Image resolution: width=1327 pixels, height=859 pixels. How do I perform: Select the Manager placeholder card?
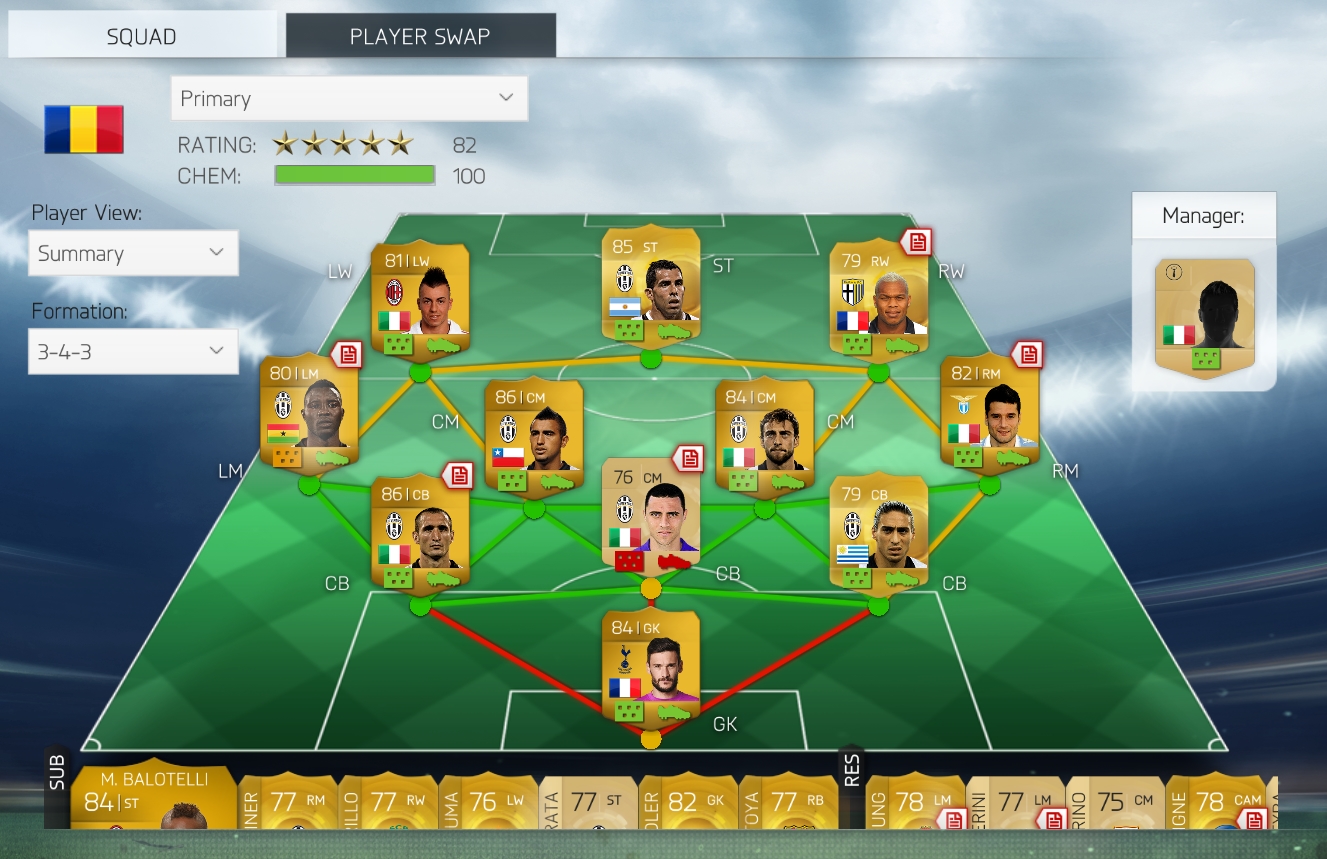click(x=1204, y=320)
